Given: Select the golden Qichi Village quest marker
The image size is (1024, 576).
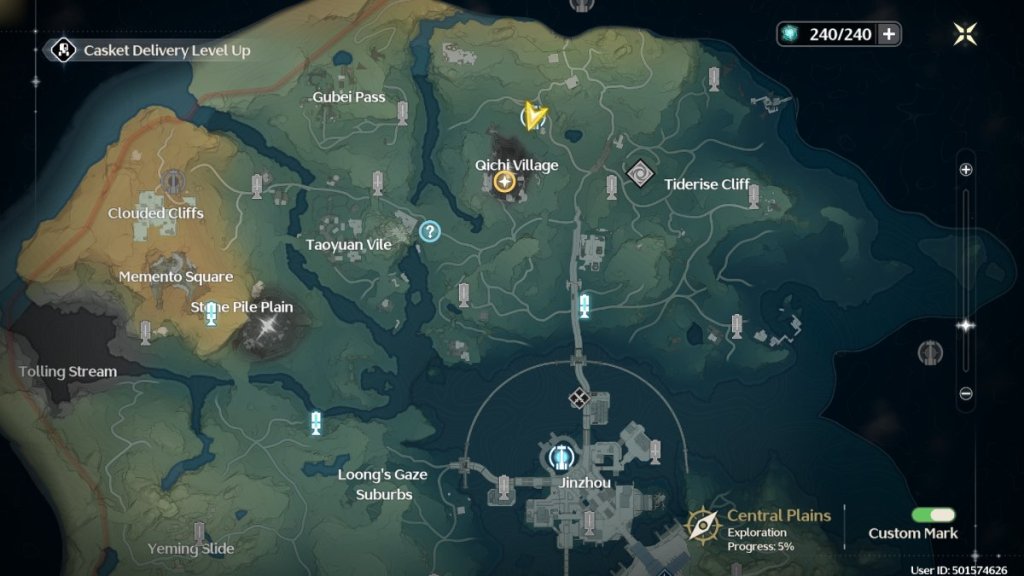Looking at the screenshot, I should [x=504, y=181].
